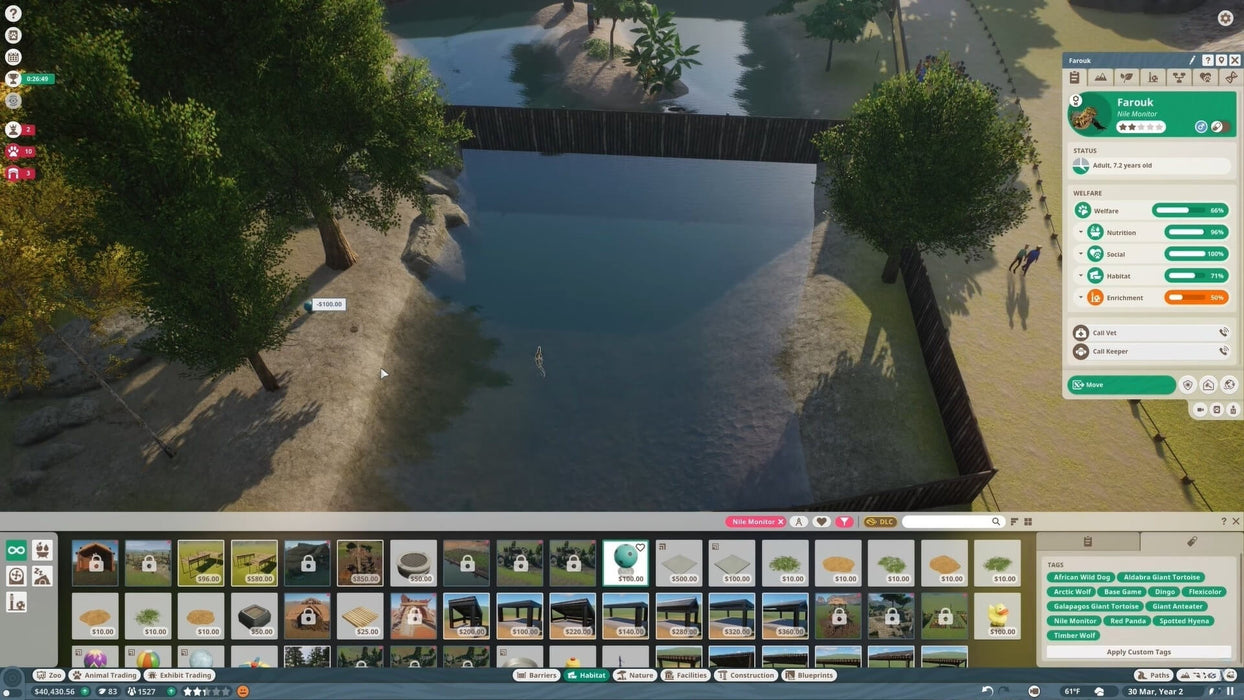Switch to the Nature tab
Image resolution: width=1244 pixels, height=700 pixels.
tap(634, 675)
